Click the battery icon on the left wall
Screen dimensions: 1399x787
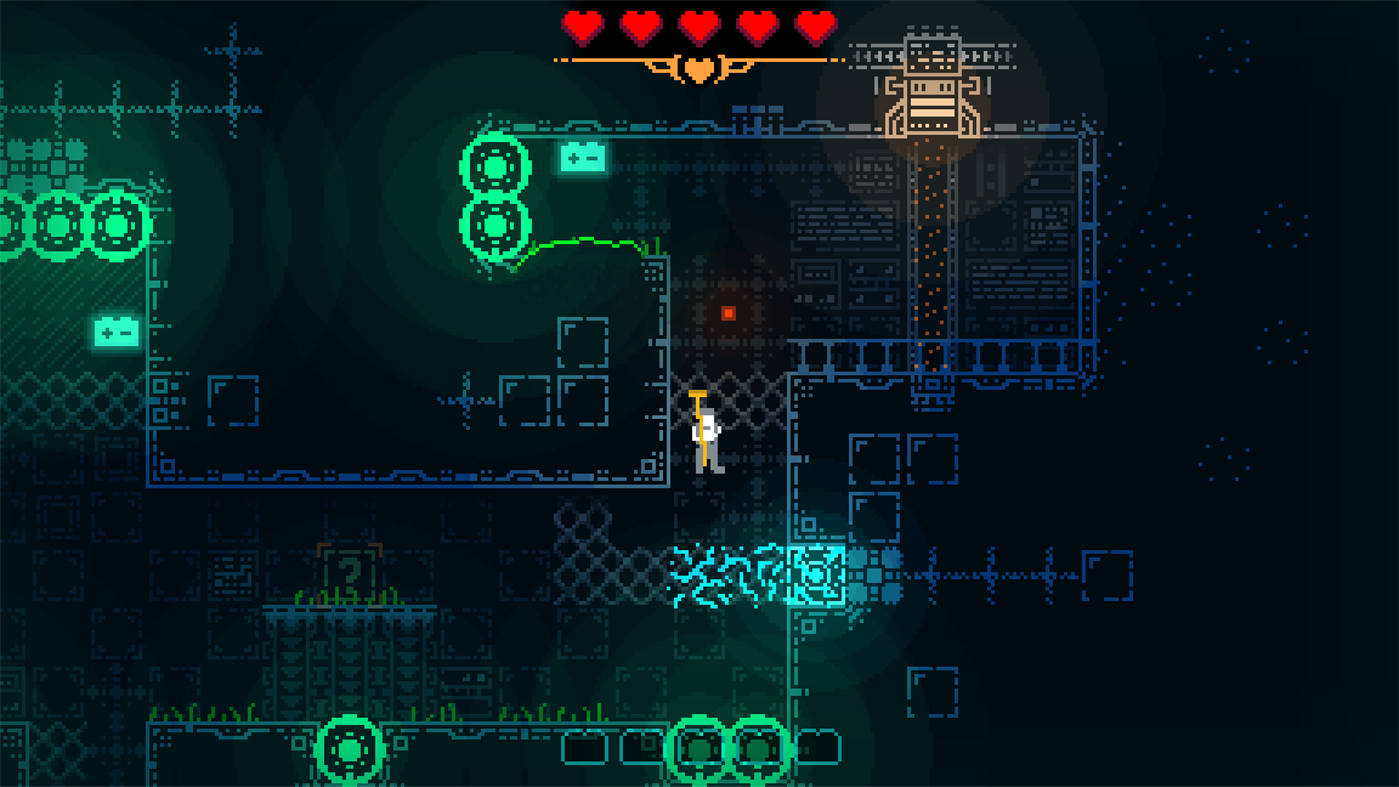pyautogui.click(x=115, y=330)
